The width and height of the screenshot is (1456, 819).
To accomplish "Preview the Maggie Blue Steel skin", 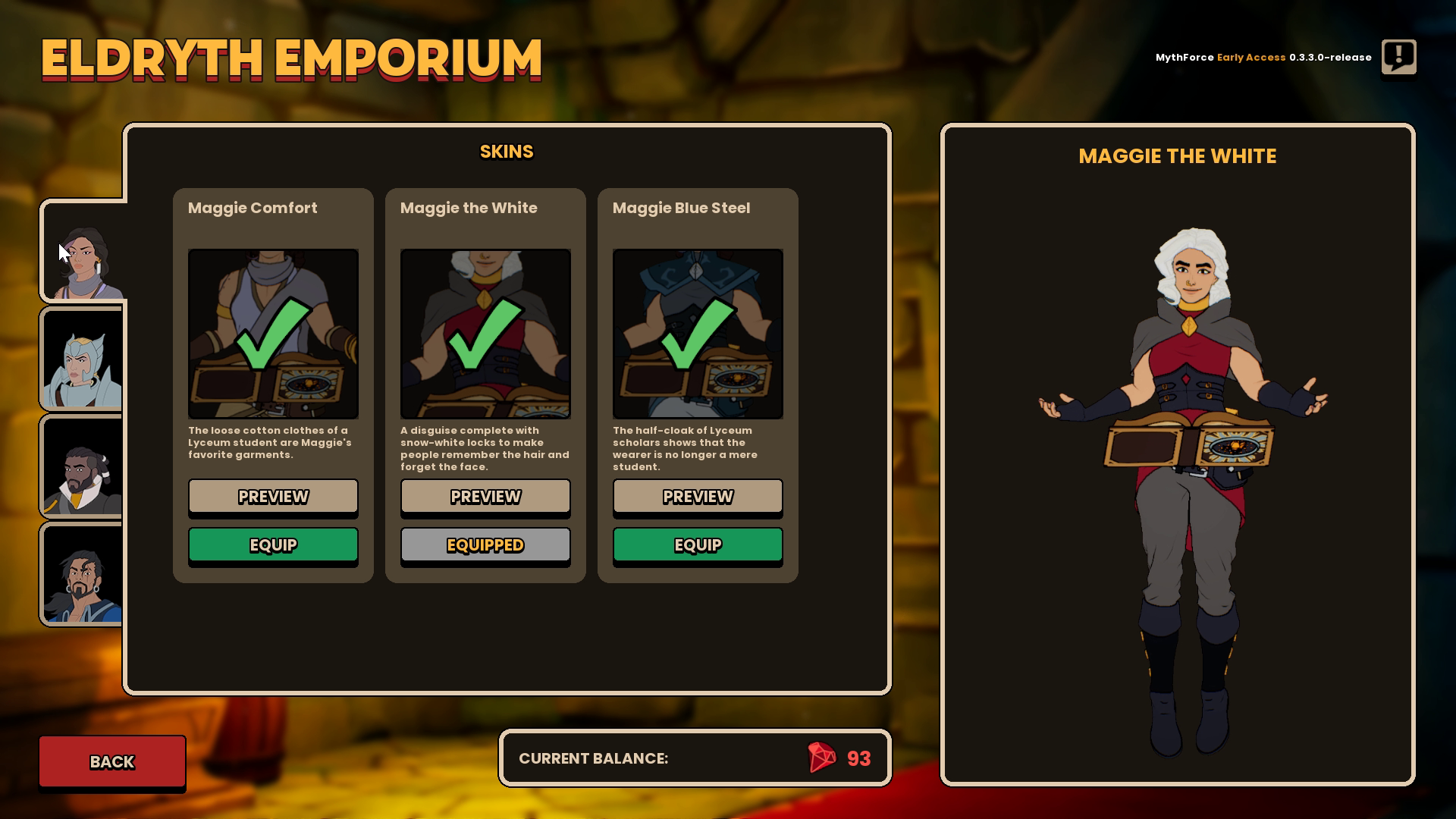I will tap(697, 497).
